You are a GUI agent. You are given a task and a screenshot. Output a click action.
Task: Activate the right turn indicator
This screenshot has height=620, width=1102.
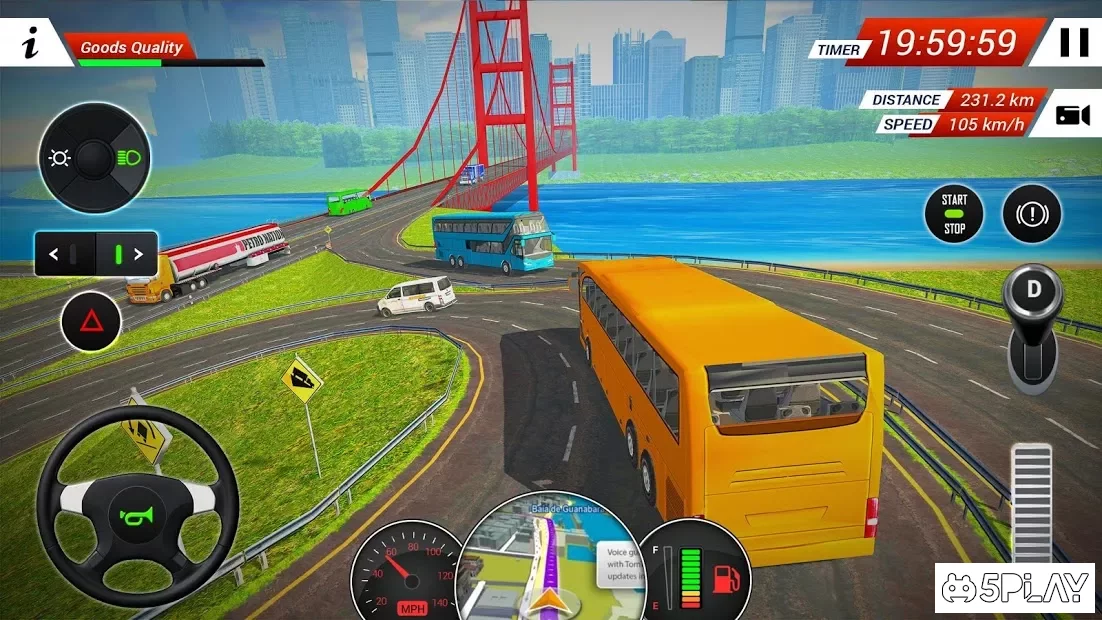(x=137, y=254)
